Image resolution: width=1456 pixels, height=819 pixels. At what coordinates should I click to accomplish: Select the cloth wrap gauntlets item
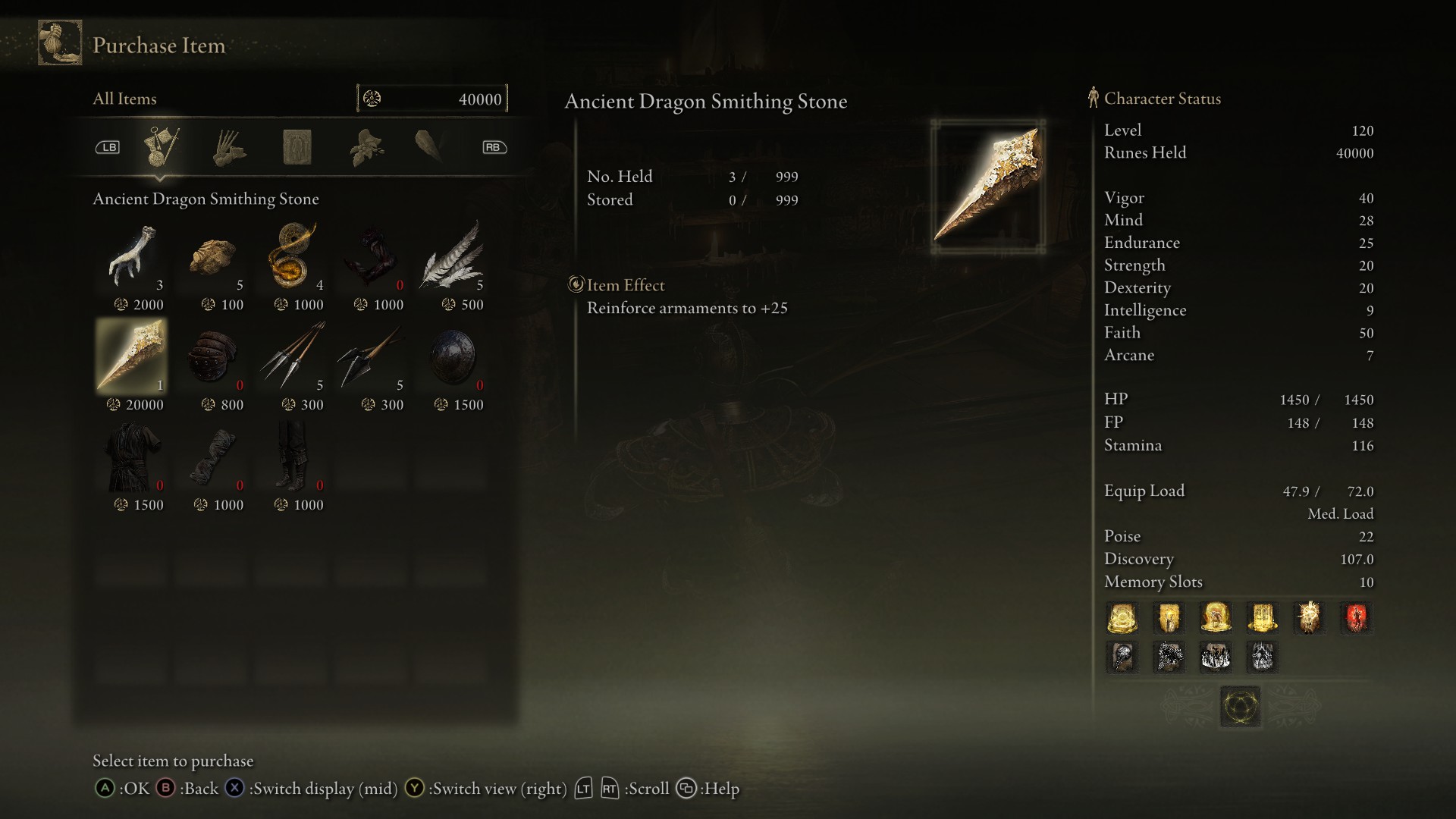point(213,457)
